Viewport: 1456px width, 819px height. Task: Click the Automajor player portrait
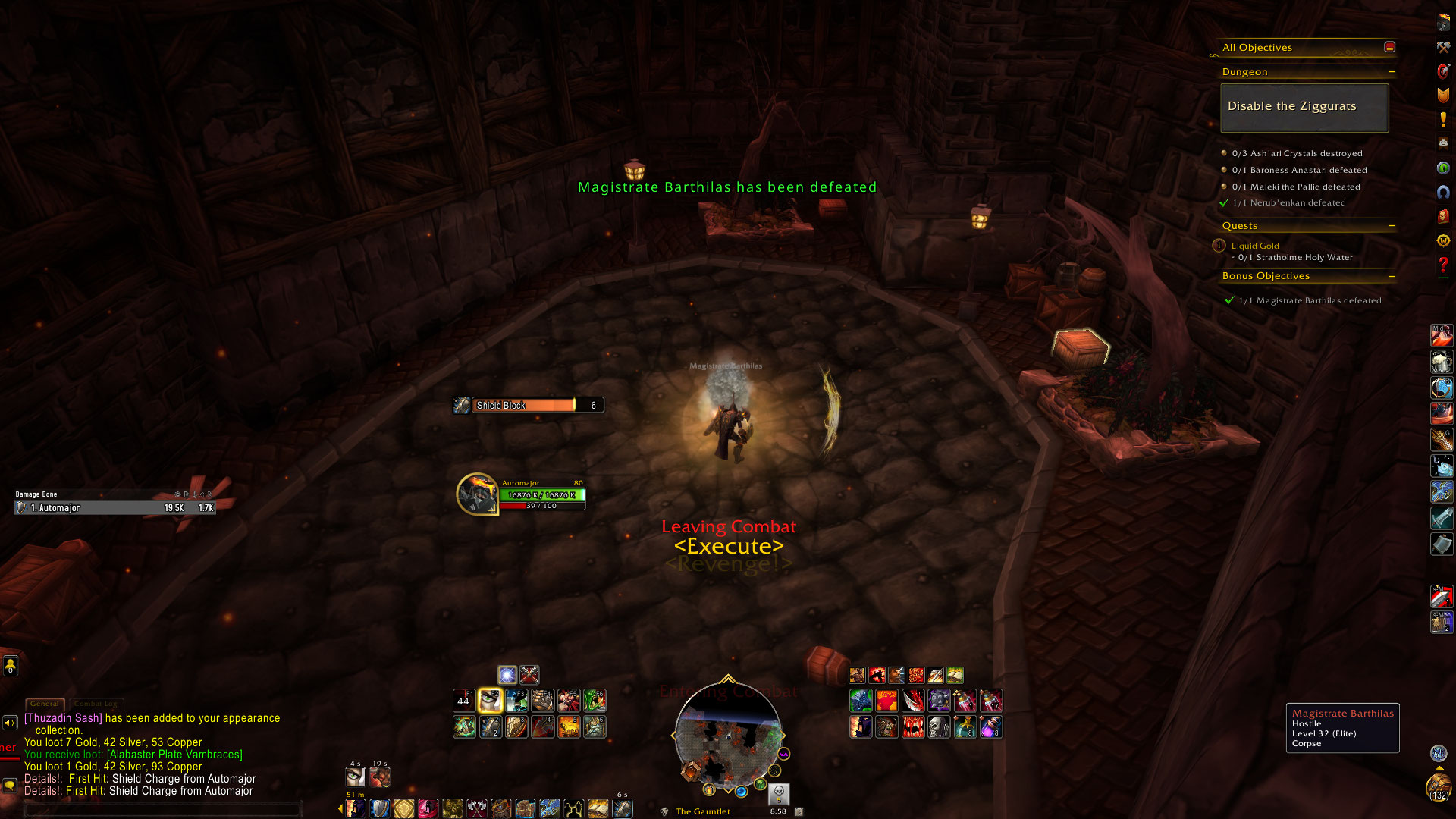click(x=477, y=494)
